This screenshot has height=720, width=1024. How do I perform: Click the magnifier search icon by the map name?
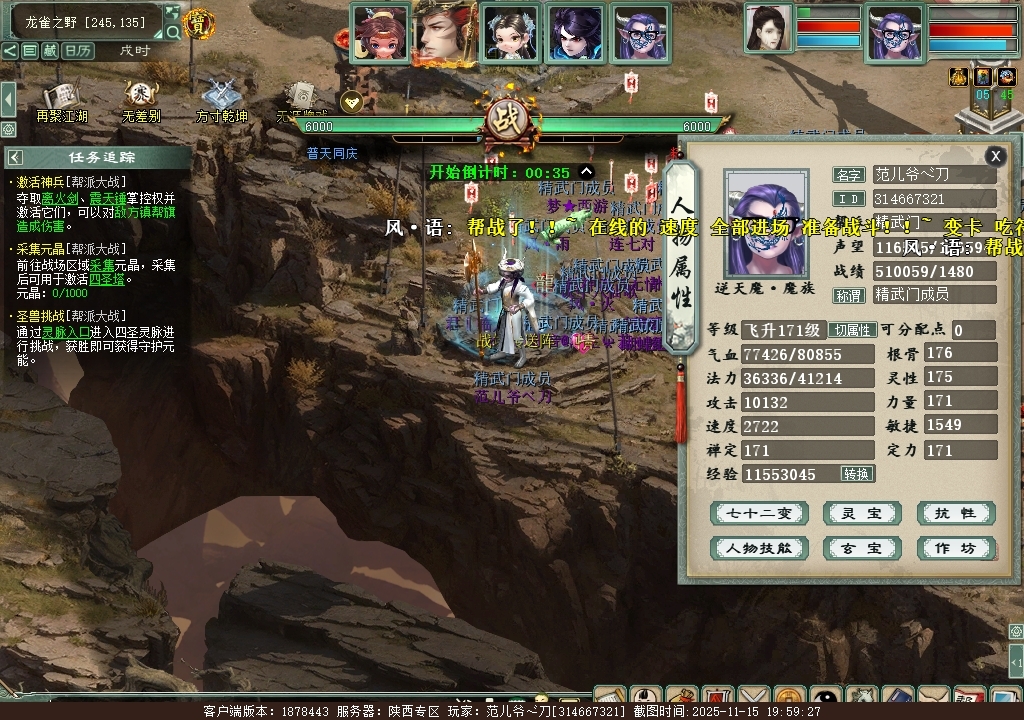coord(172,32)
